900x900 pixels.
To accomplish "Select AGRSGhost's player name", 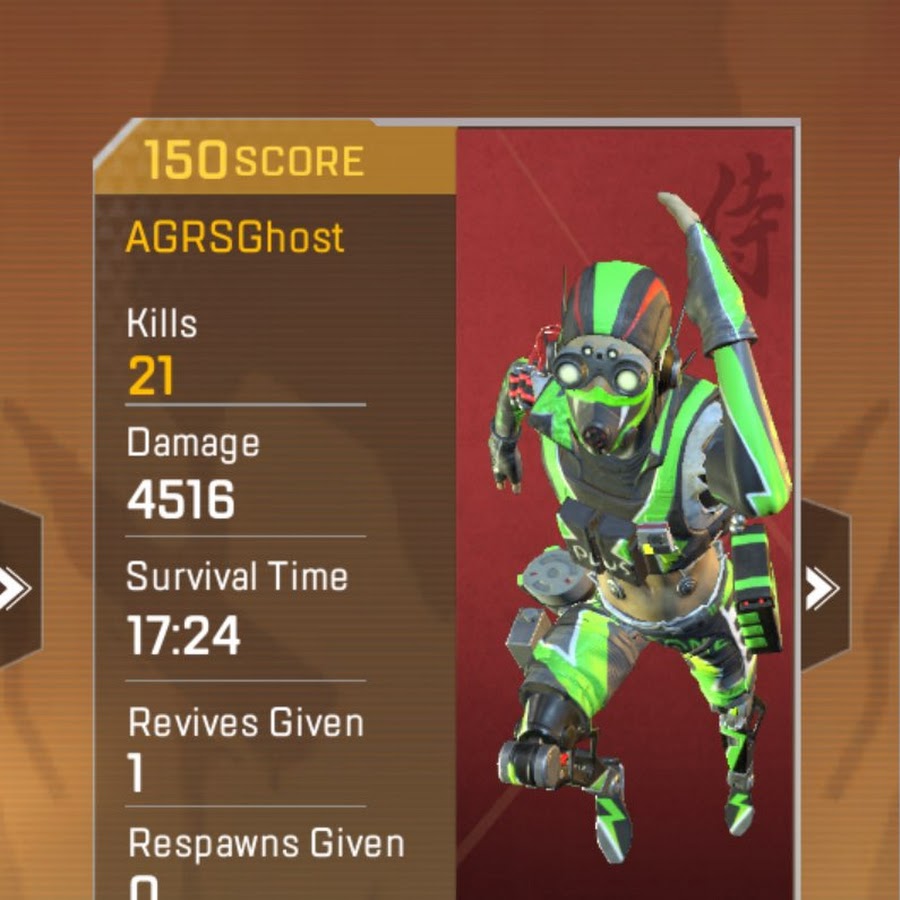I will [x=235, y=237].
